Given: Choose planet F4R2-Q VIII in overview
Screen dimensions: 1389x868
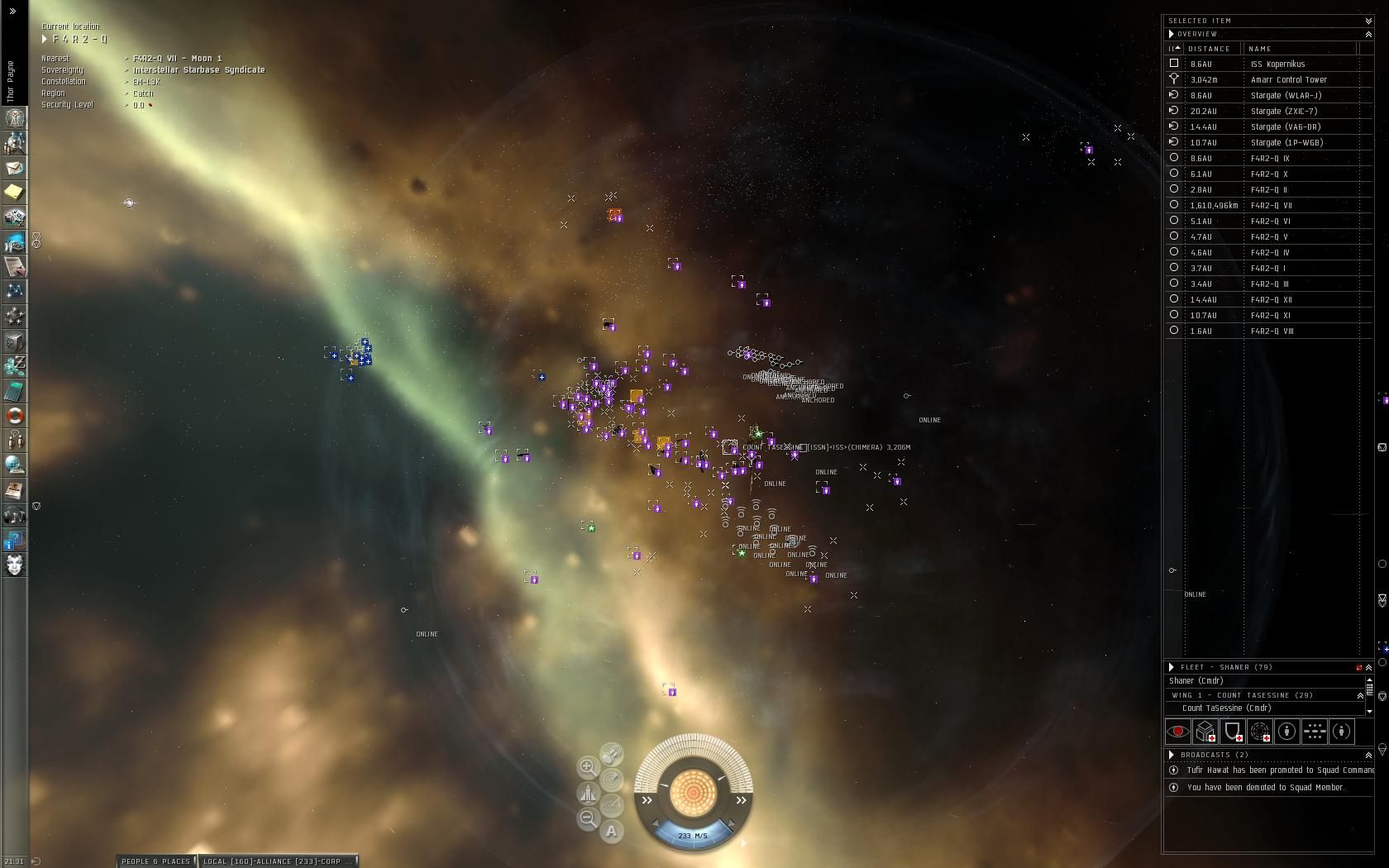Looking at the screenshot, I should [1272, 331].
